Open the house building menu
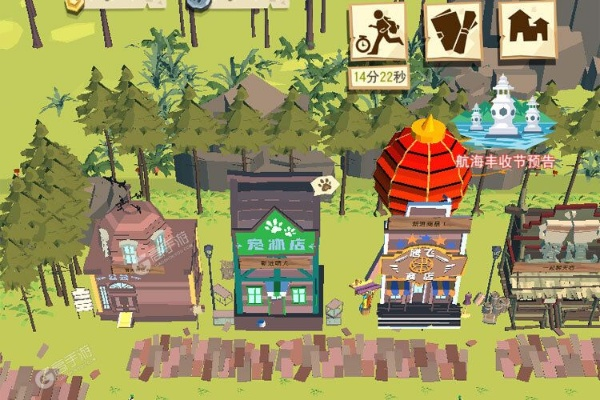The width and height of the screenshot is (600, 400). 527,32
